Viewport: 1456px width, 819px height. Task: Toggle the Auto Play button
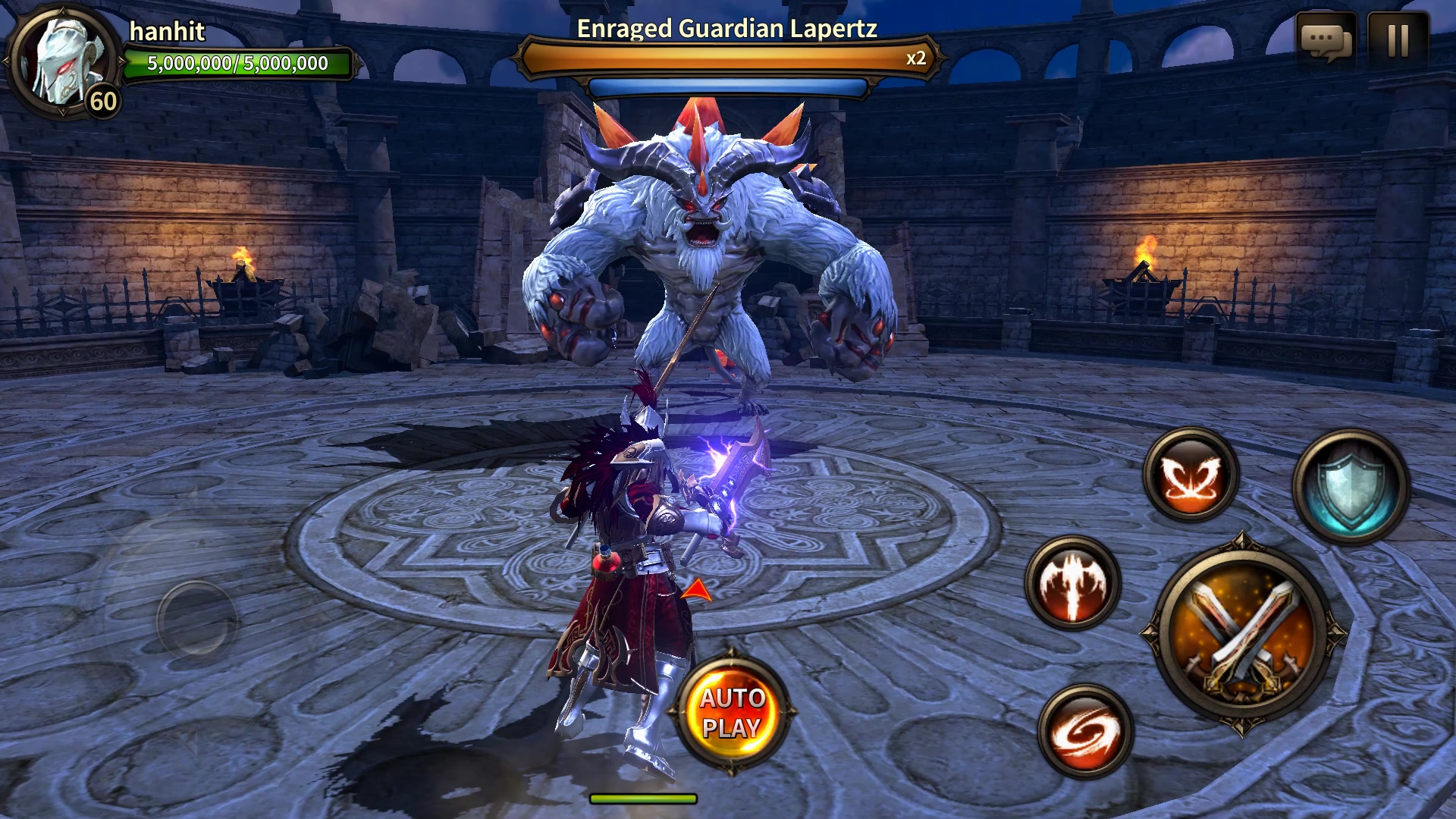(731, 713)
